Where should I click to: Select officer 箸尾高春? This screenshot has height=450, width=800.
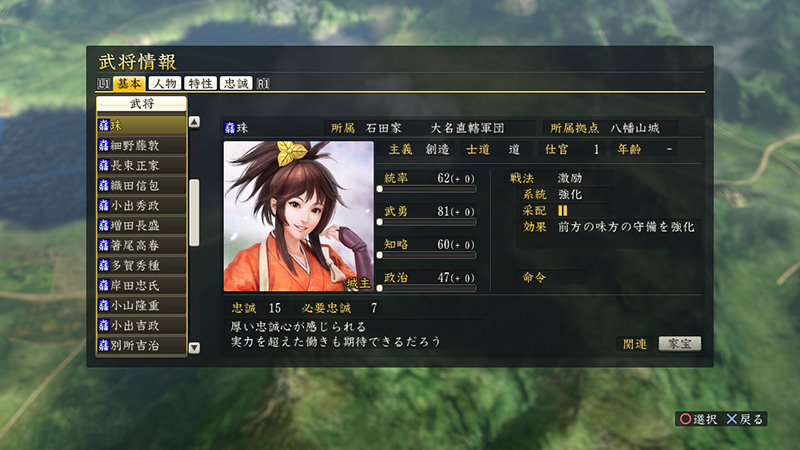tap(141, 245)
